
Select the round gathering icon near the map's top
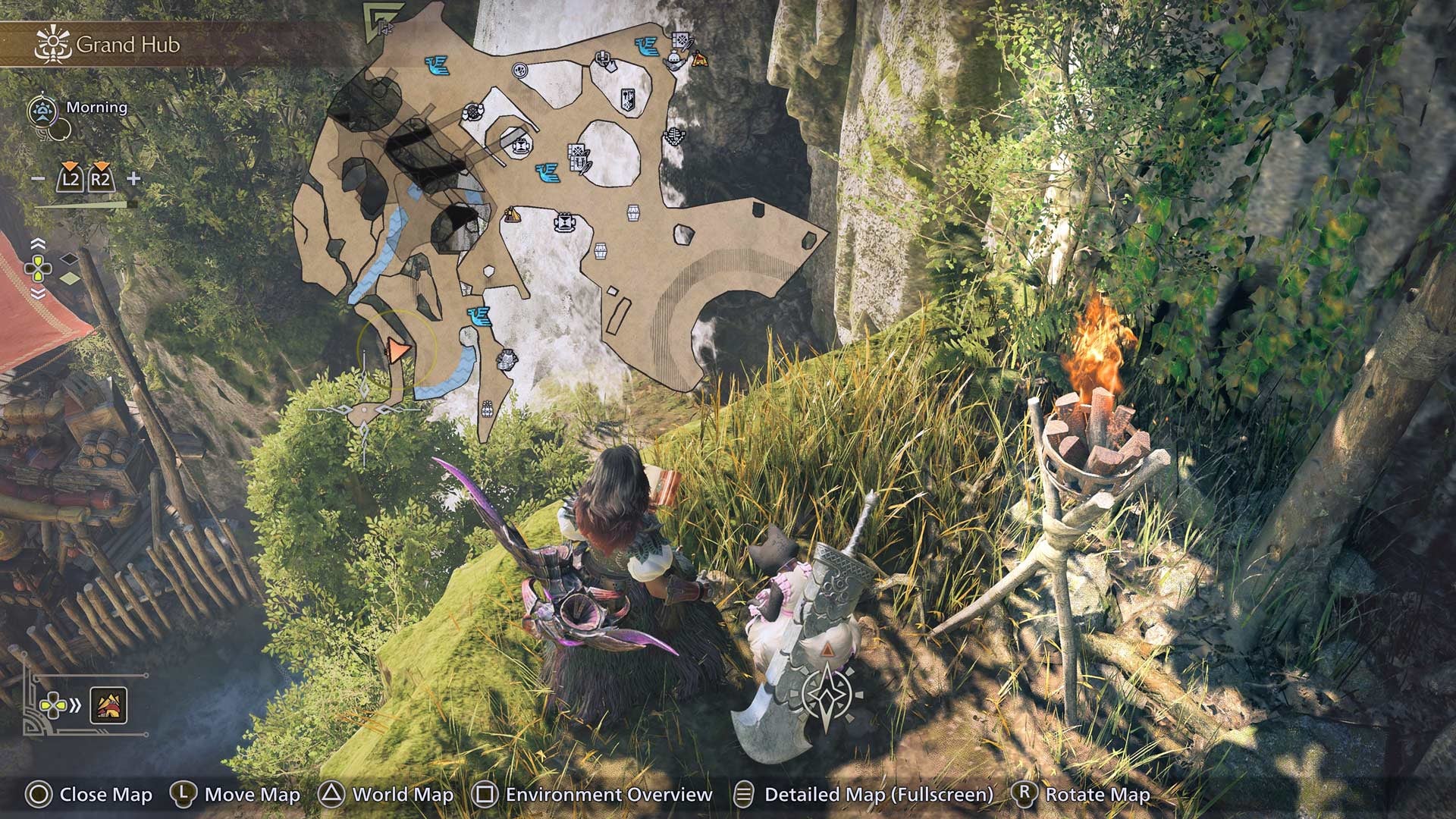pos(519,69)
